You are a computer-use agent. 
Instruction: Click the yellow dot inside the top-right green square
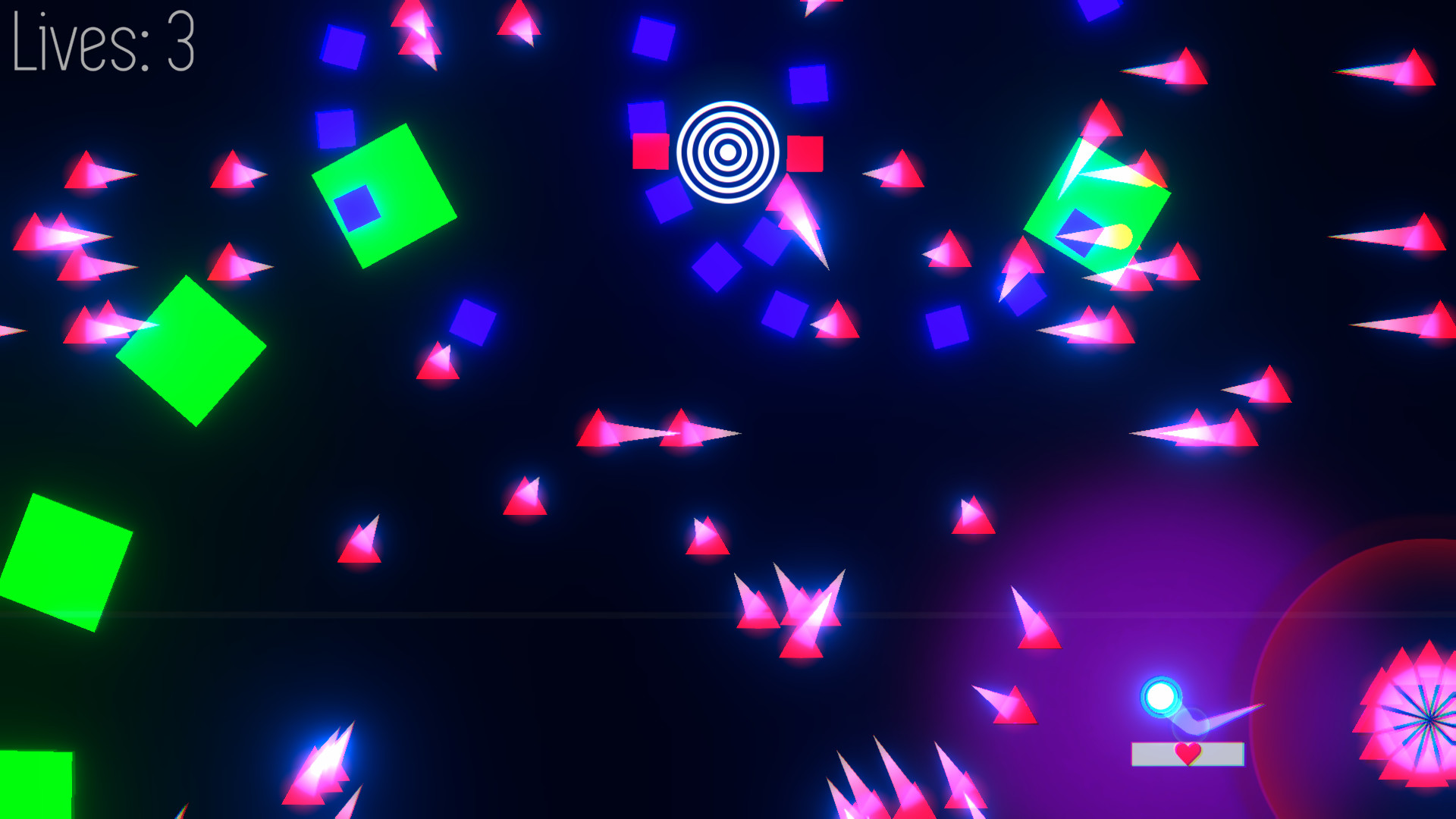1120,237
